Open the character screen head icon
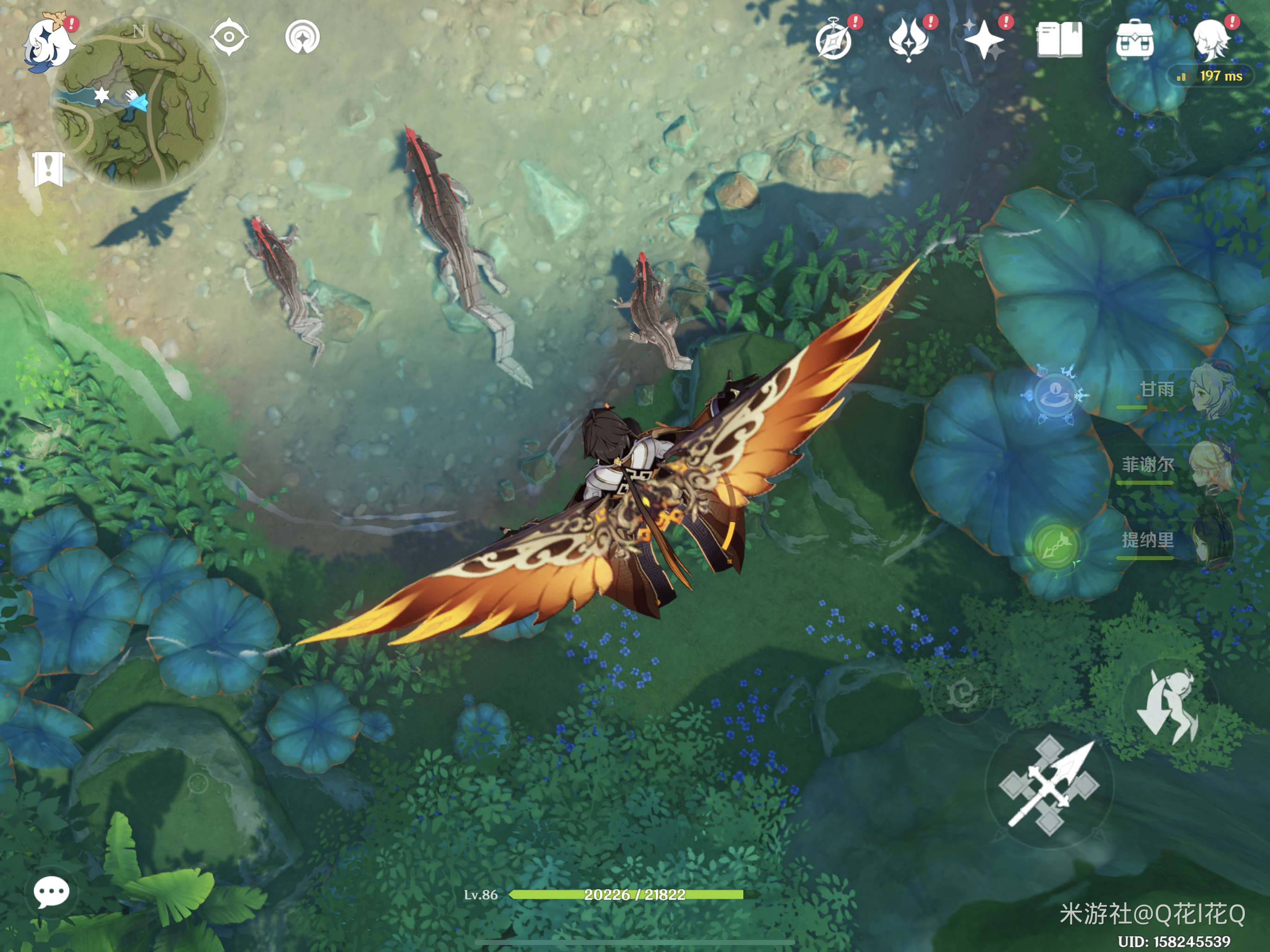Viewport: 1270px width, 952px height. click(x=1211, y=39)
